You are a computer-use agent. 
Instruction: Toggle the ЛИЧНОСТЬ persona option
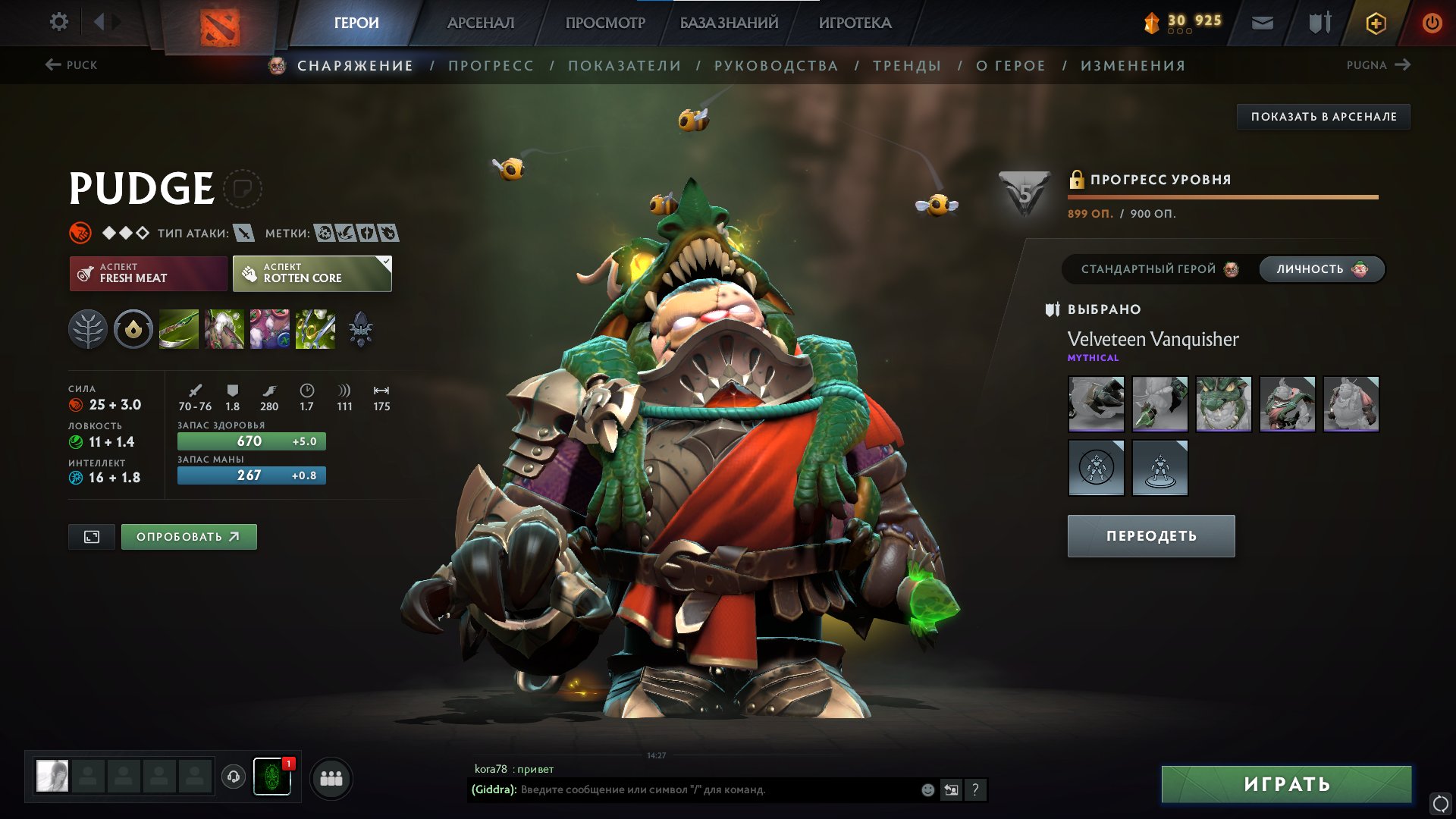1320,268
